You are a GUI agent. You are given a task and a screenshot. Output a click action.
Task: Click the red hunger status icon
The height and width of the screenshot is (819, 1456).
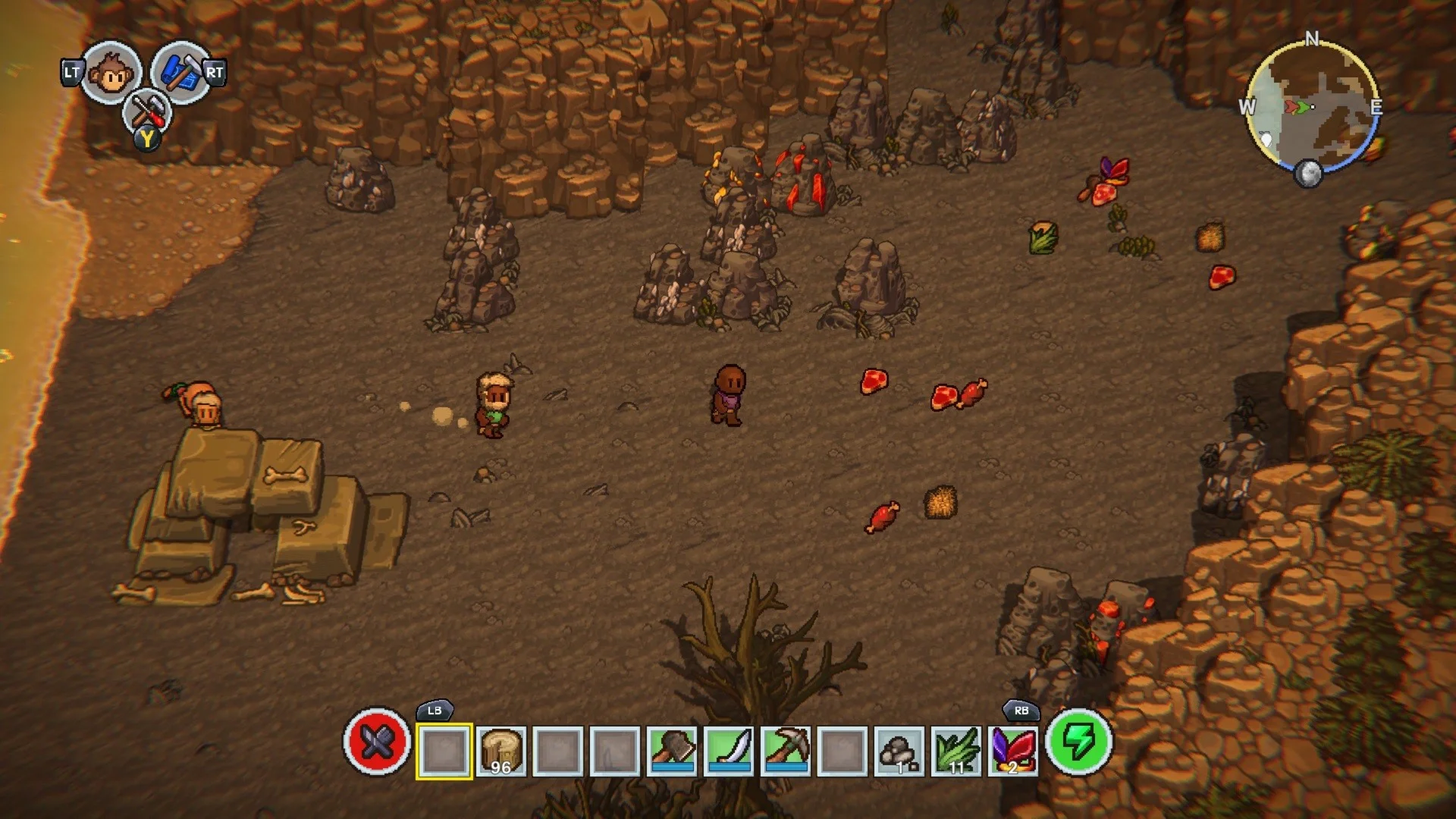click(x=377, y=742)
